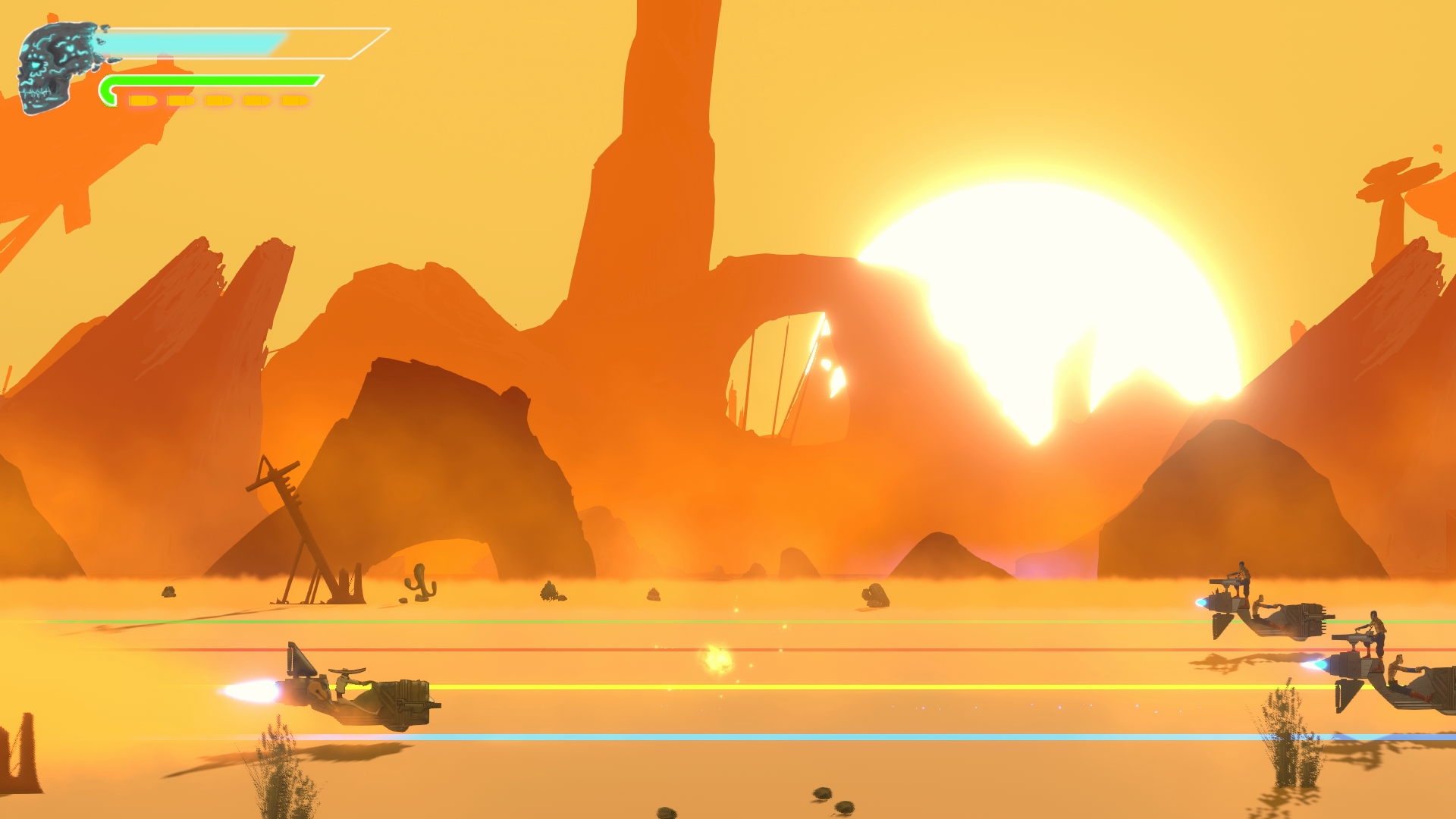
Task: Click the glowing blue skull emblem
Action: click(53, 64)
